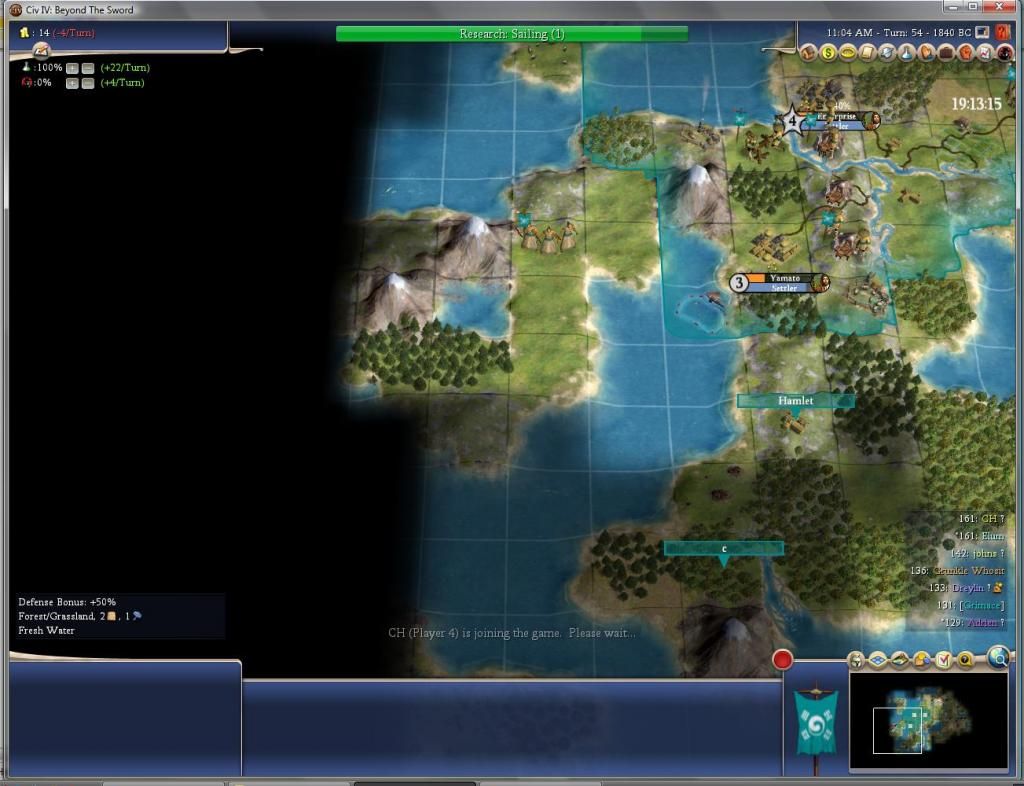Open the Financial Advisor dollar icon
Viewport: 1024px width, 786px height.
829,52
